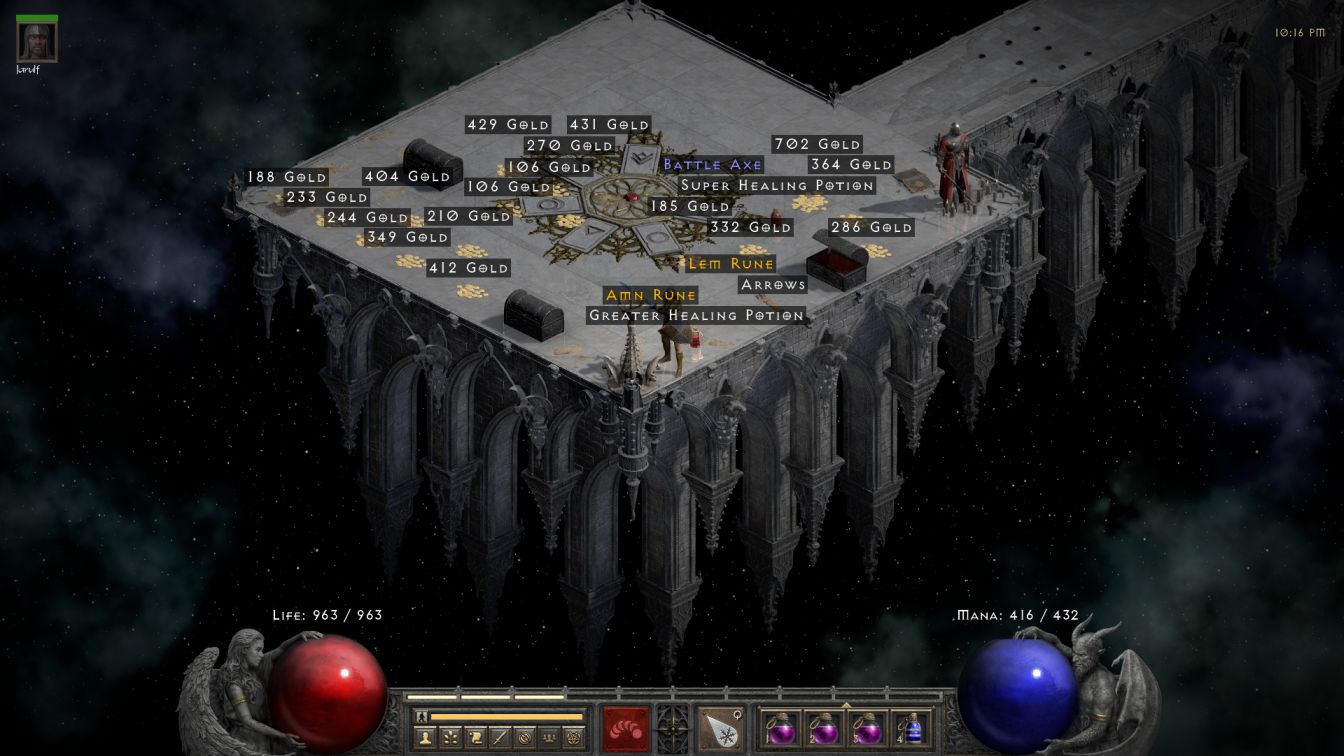Image resolution: width=1344 pixels, height=756 pixels.
Task: Pick up the Amn Rune label
Action: [651, 295]
